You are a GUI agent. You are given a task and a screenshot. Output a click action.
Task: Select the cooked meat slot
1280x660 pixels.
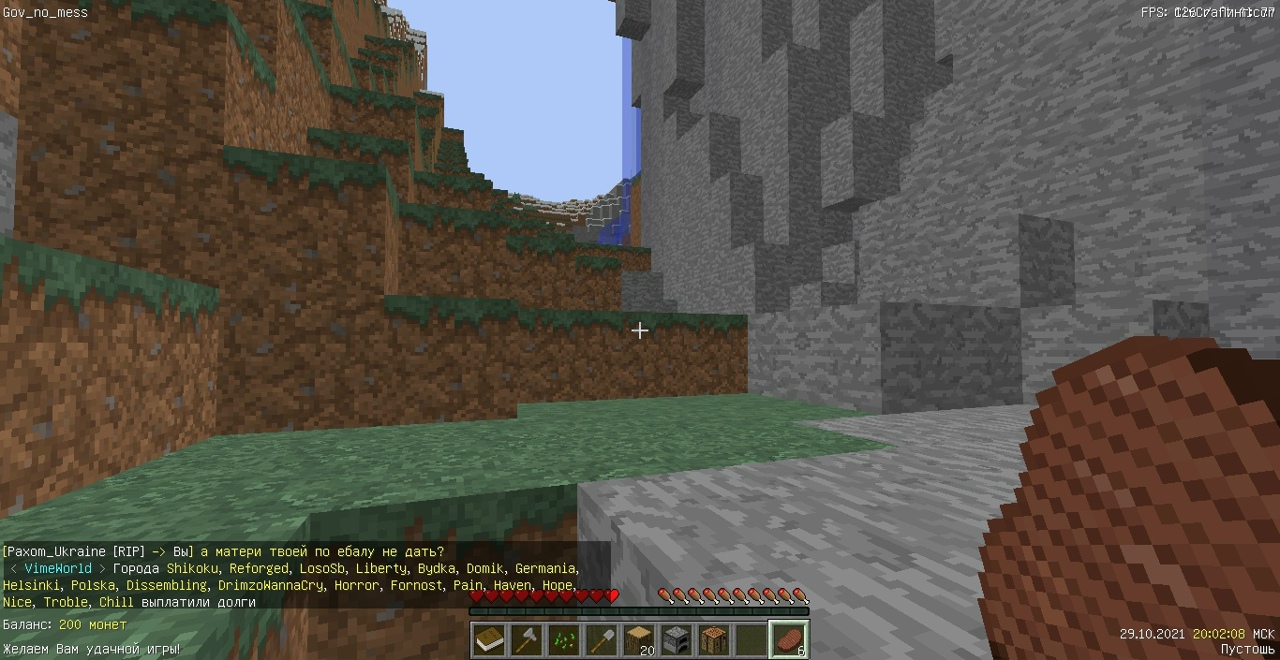point(789,639)
